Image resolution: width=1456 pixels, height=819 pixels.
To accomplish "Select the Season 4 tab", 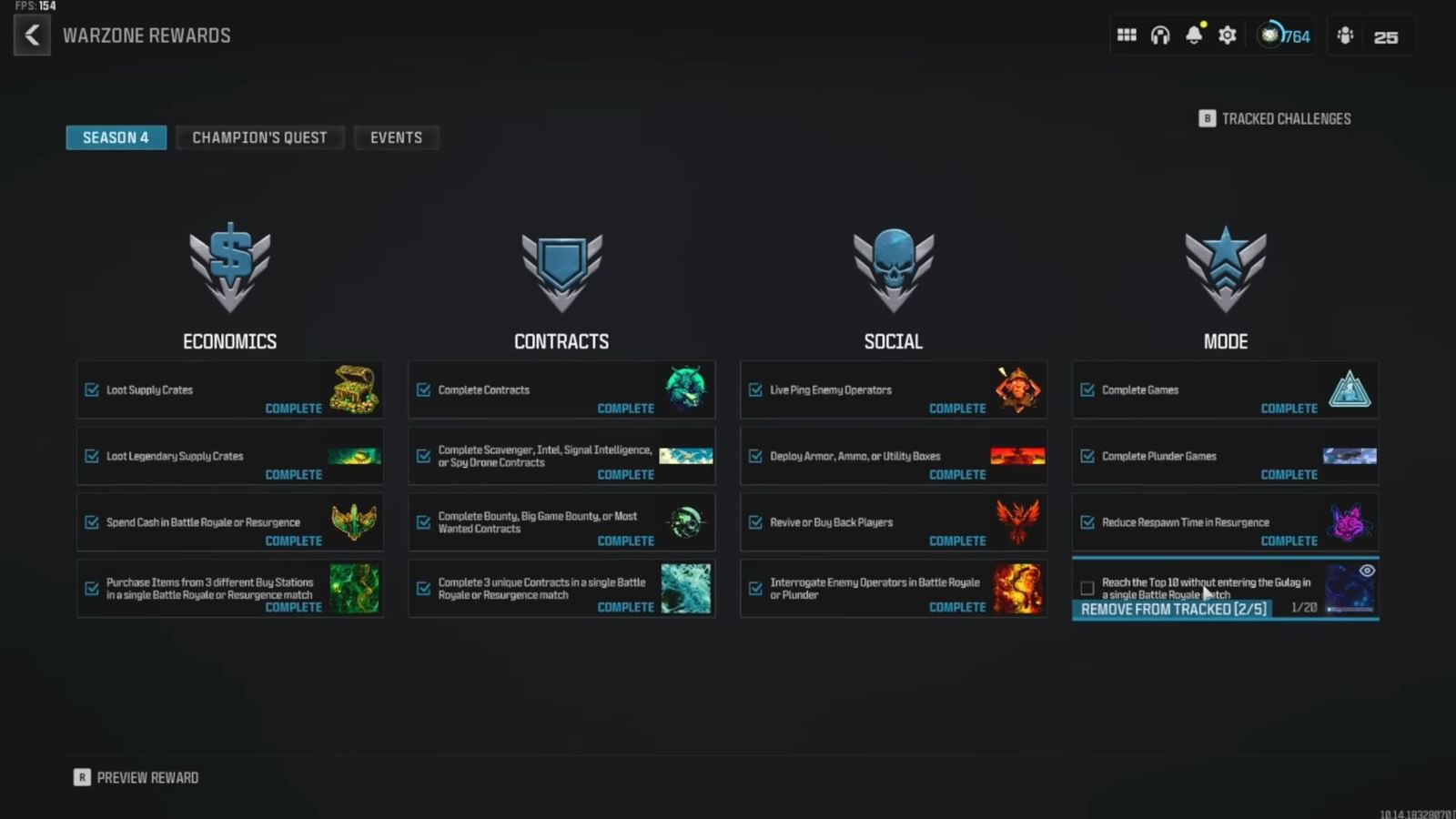I will point(116,137).
